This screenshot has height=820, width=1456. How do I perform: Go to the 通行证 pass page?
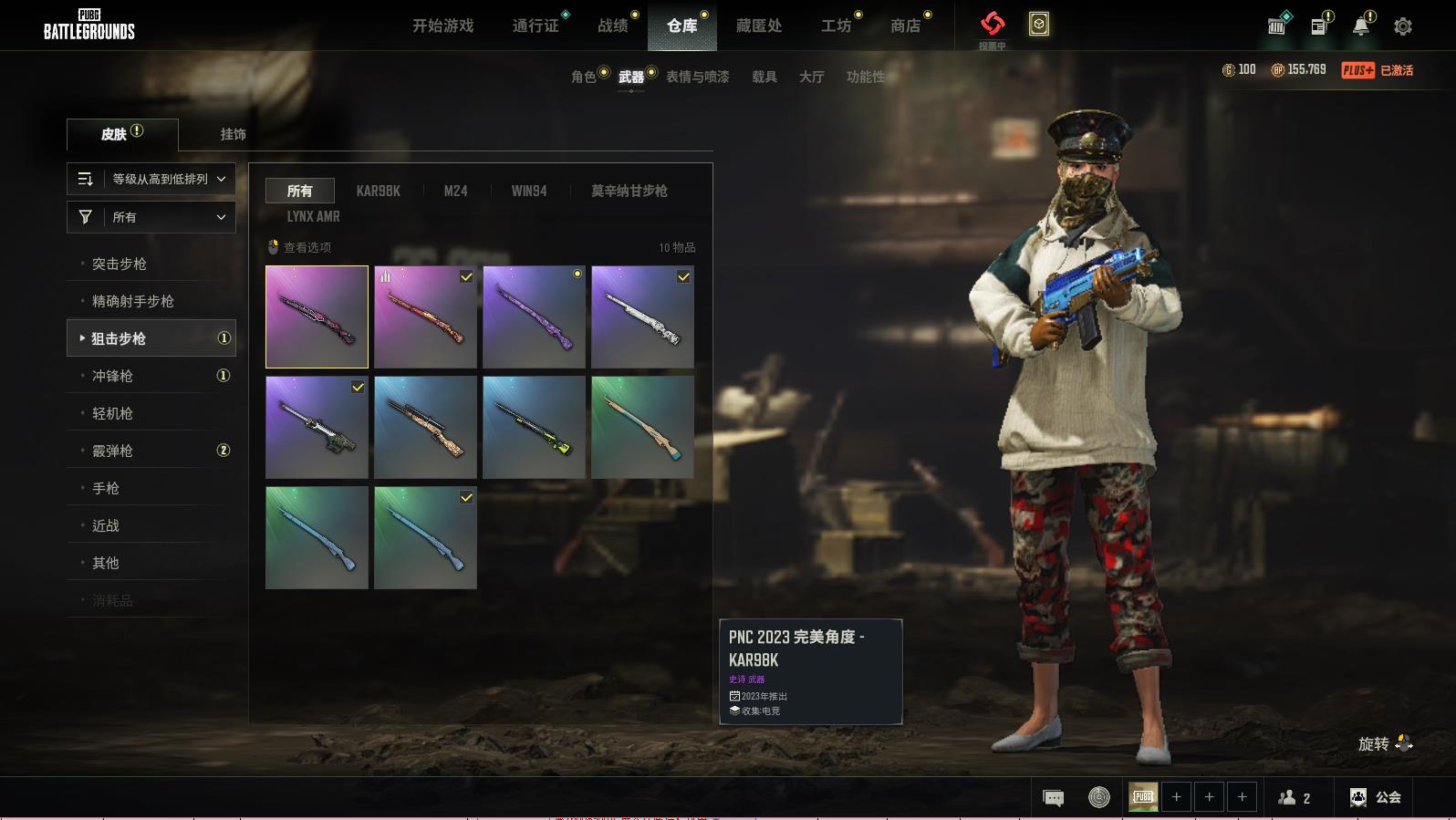(x=536, y=26)
